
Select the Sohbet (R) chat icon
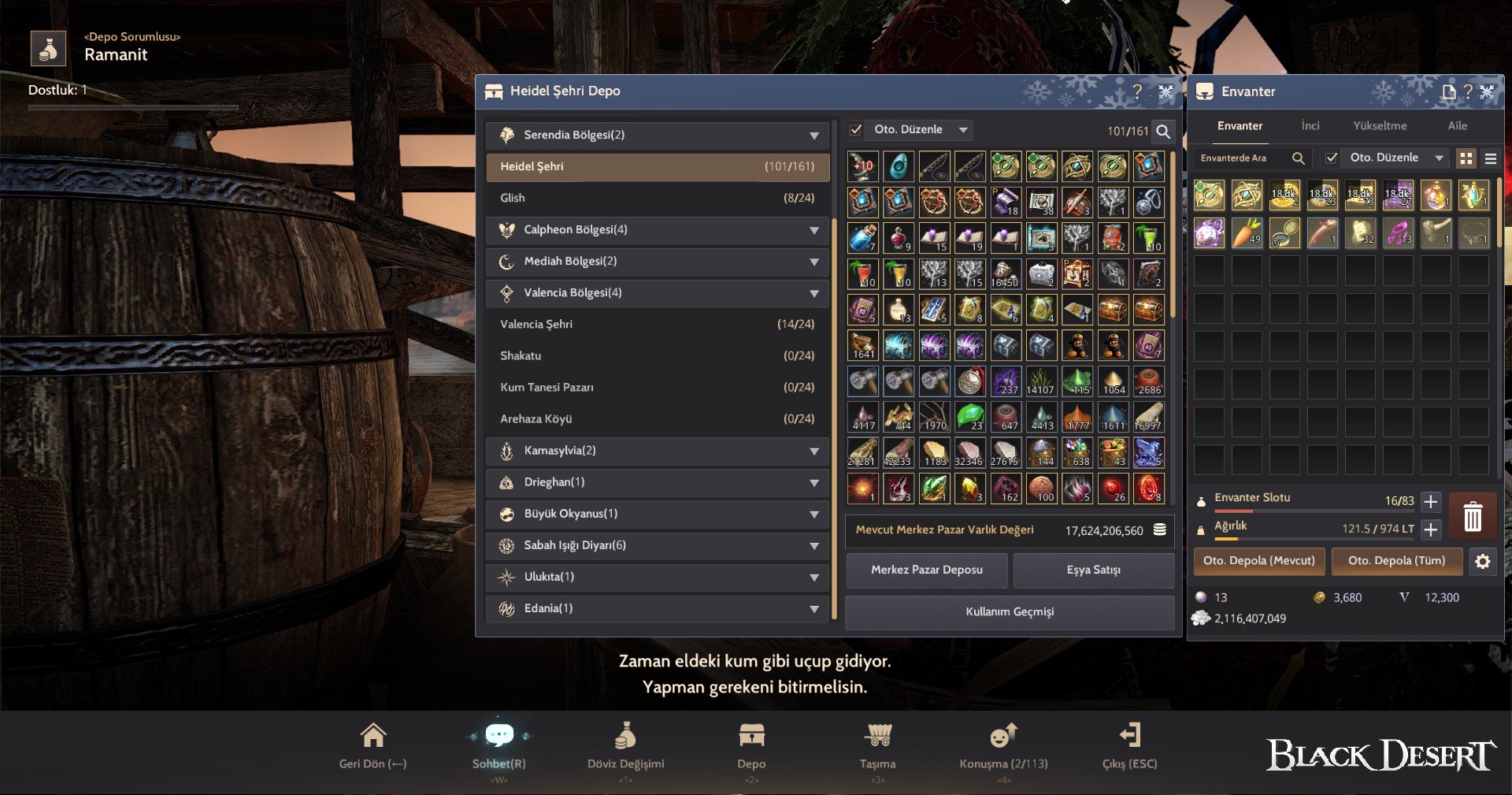(498, 734)
